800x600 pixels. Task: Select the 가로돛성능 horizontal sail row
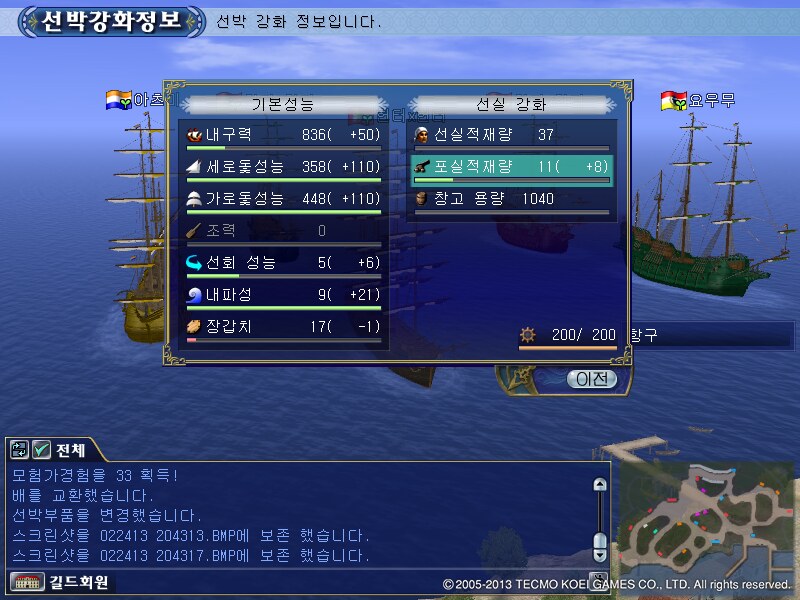tap(284, 199)
